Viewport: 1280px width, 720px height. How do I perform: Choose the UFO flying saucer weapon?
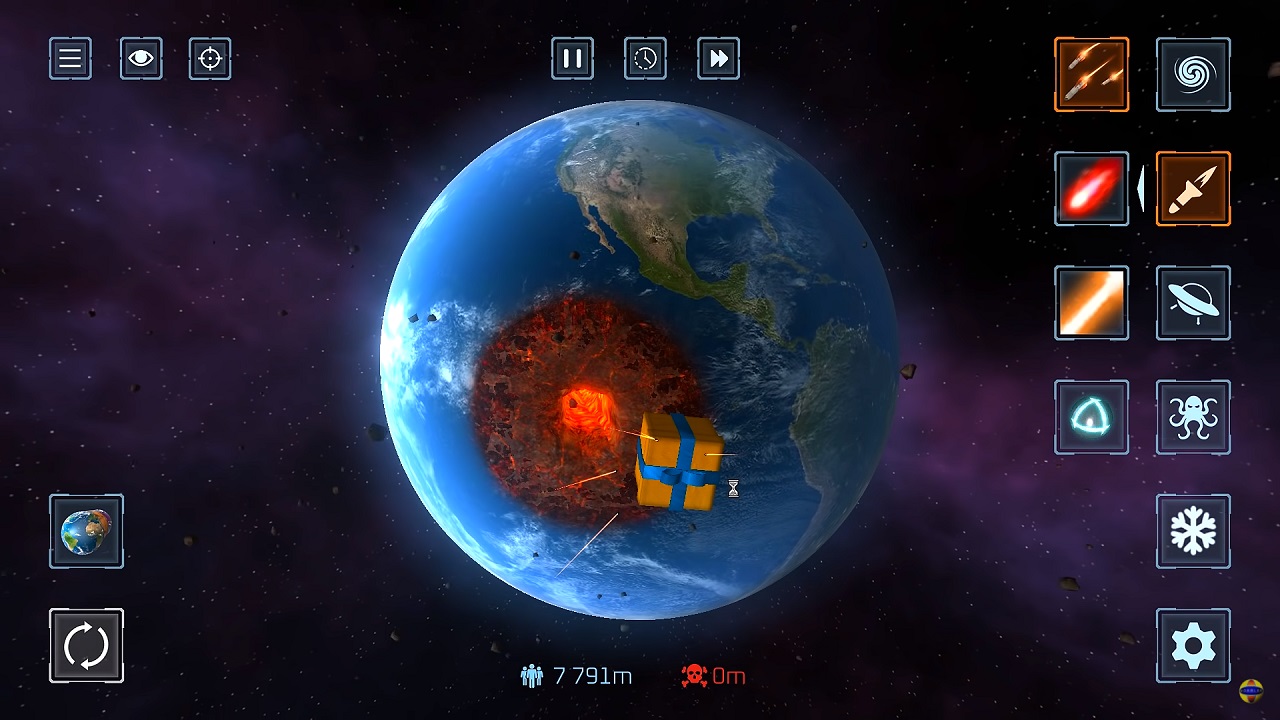pos(1193,303)
